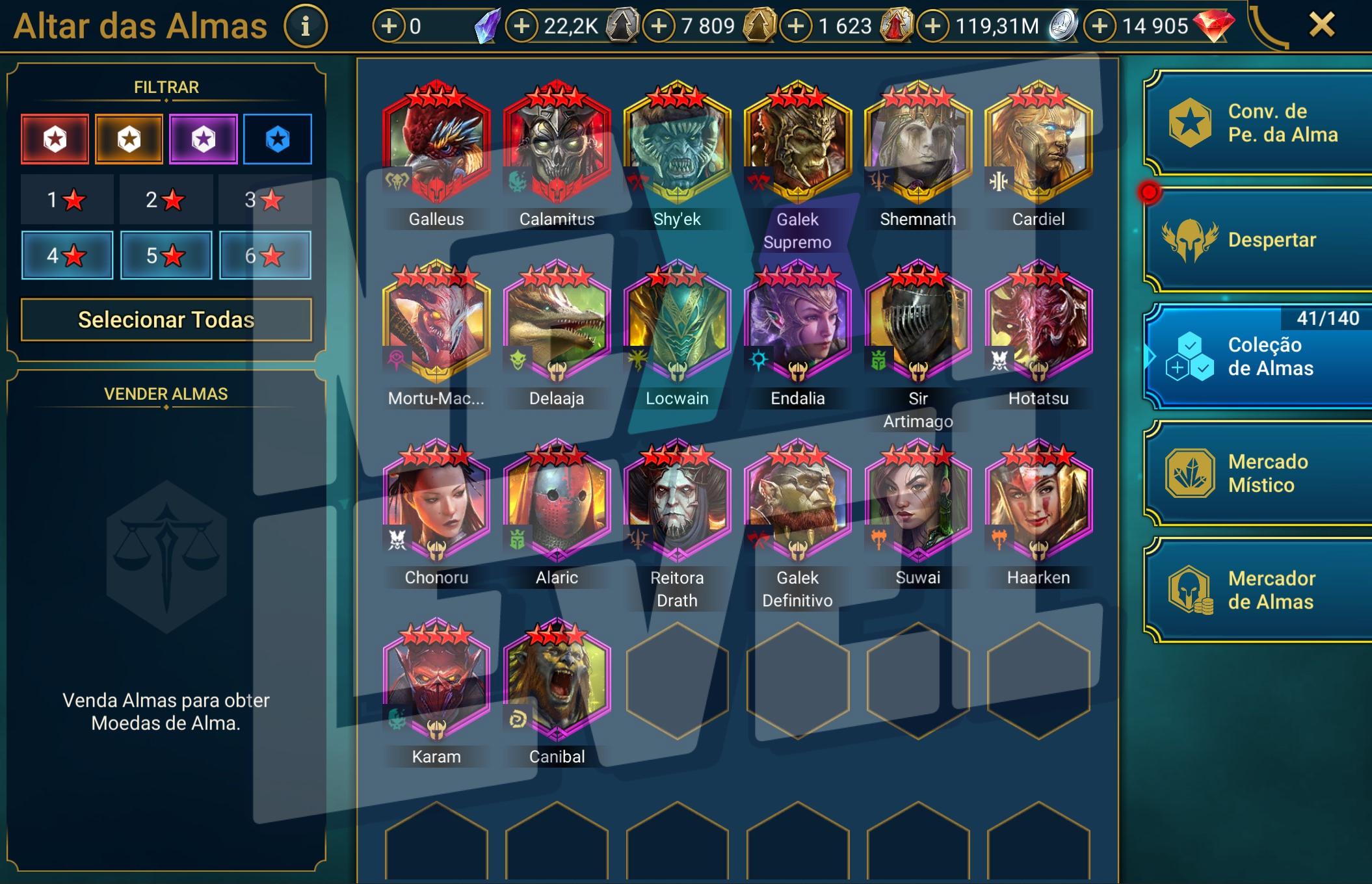Select the Galleus soul
Screen dimensions: 1372x884
pos(436,142)
